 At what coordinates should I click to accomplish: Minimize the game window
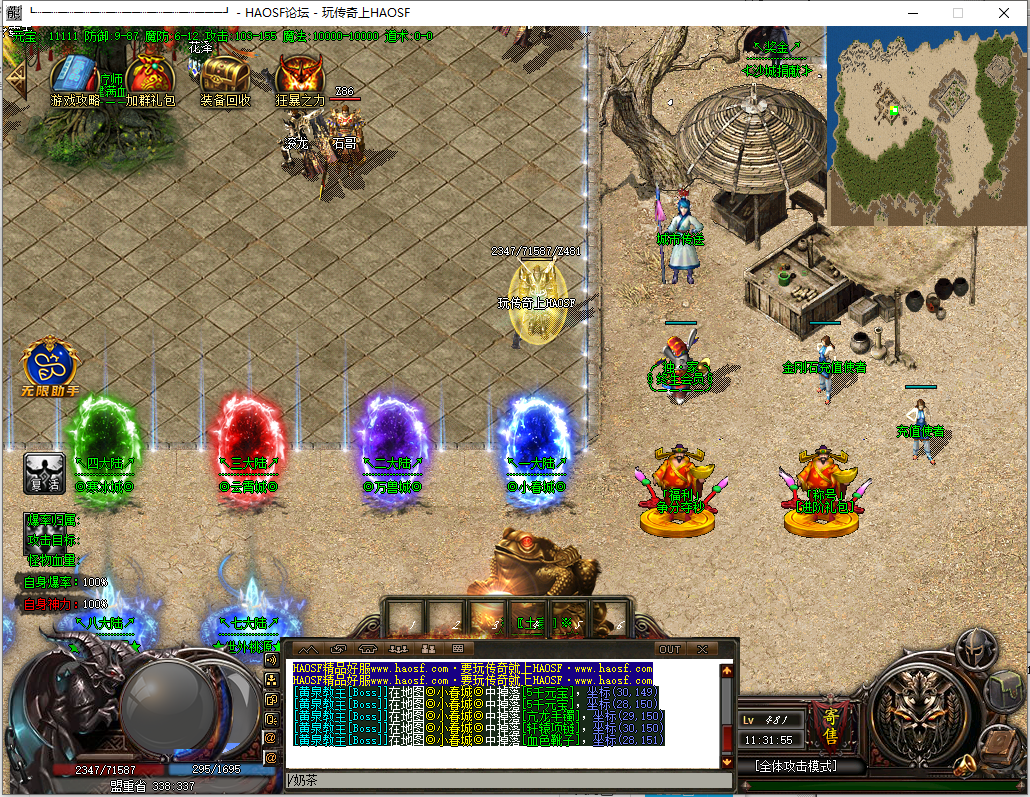[912, 13]
